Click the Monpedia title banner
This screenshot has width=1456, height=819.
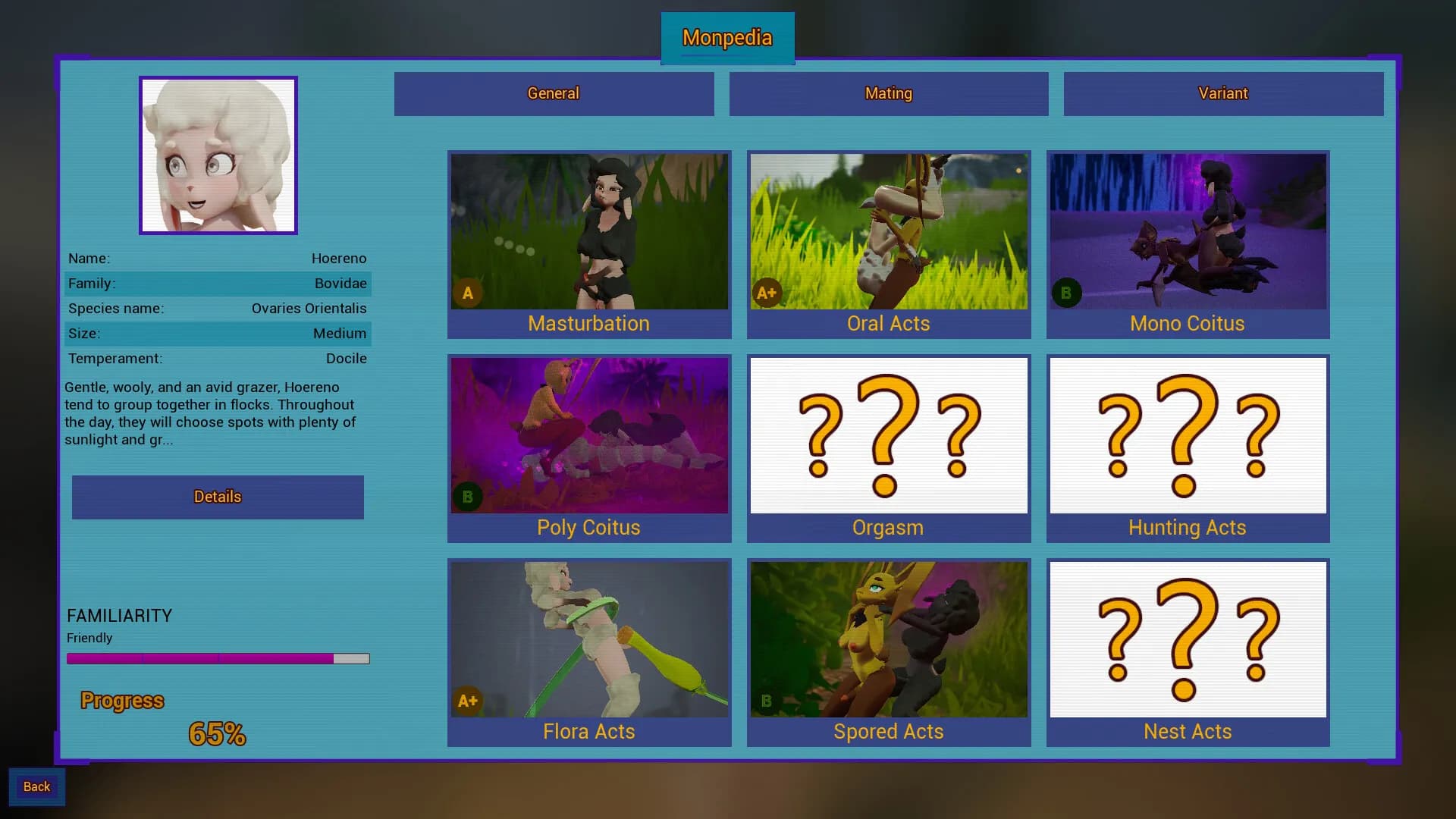click(727, 38)
